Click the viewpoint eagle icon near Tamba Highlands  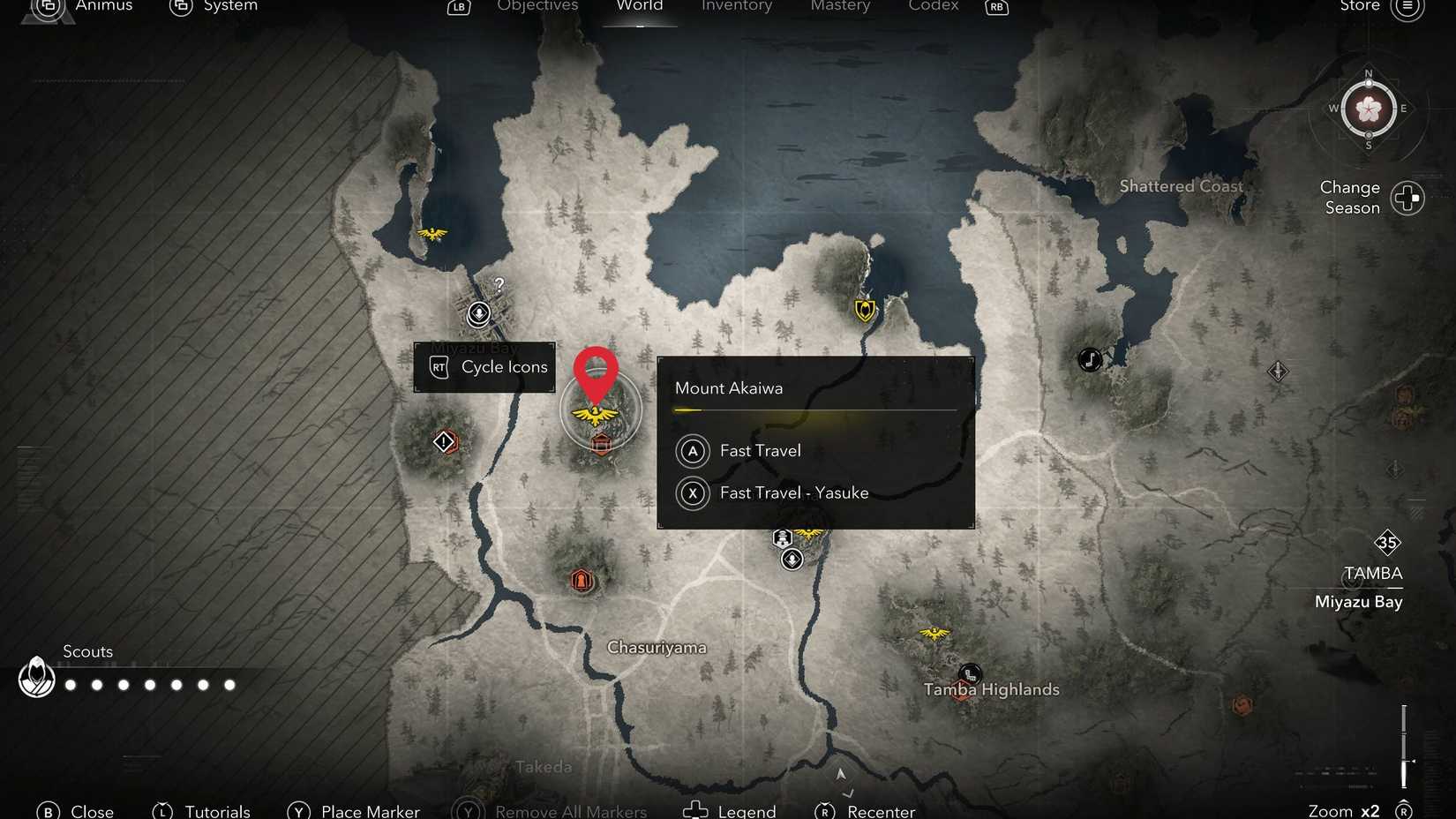pyautogui.click(x=933, y=632)
